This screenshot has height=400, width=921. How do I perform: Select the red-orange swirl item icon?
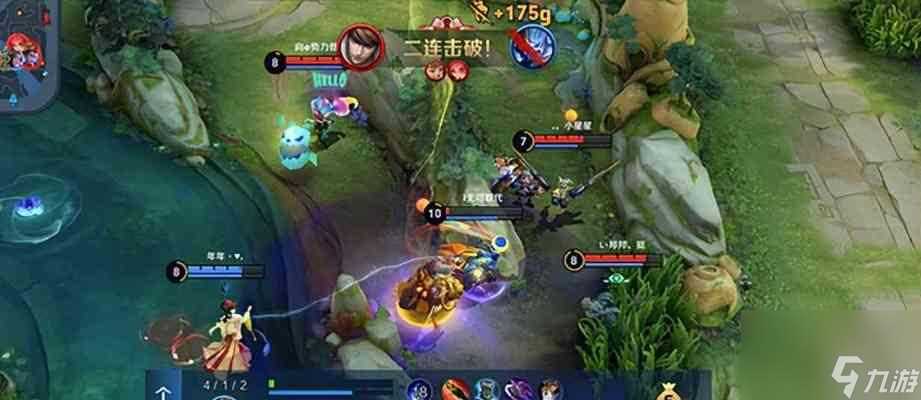point(454,389)
